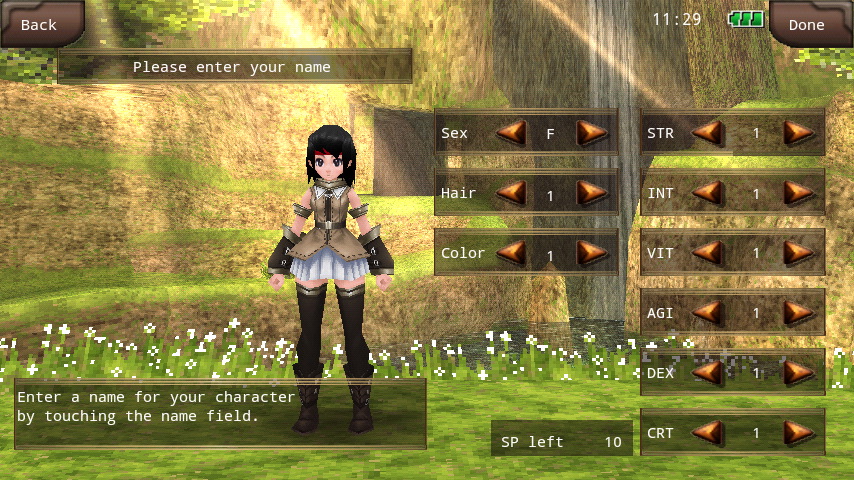Increase the AGI stat
This screenshot has height=480, width=854.
(798, 312)
